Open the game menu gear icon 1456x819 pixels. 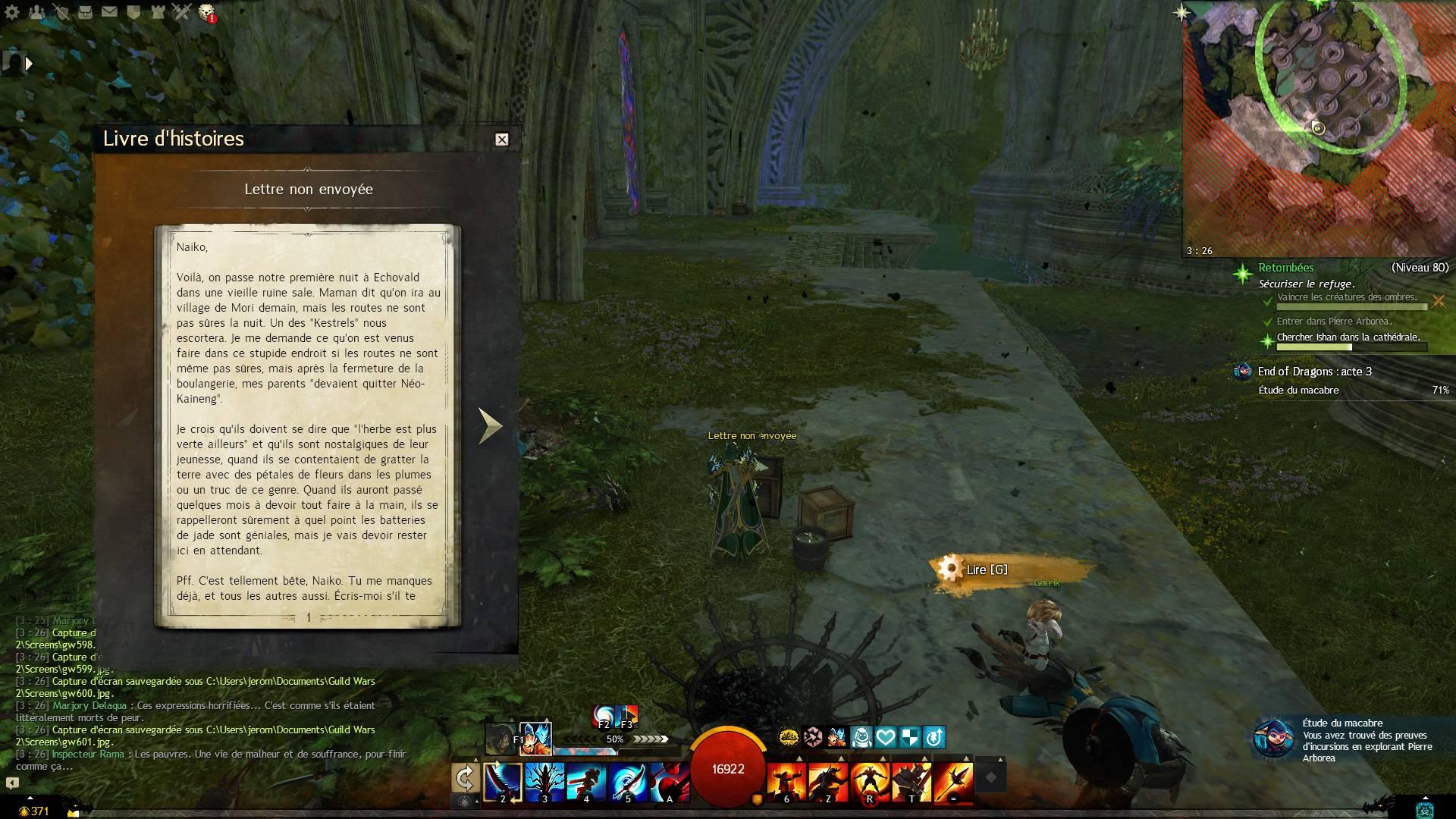point(12,11)
